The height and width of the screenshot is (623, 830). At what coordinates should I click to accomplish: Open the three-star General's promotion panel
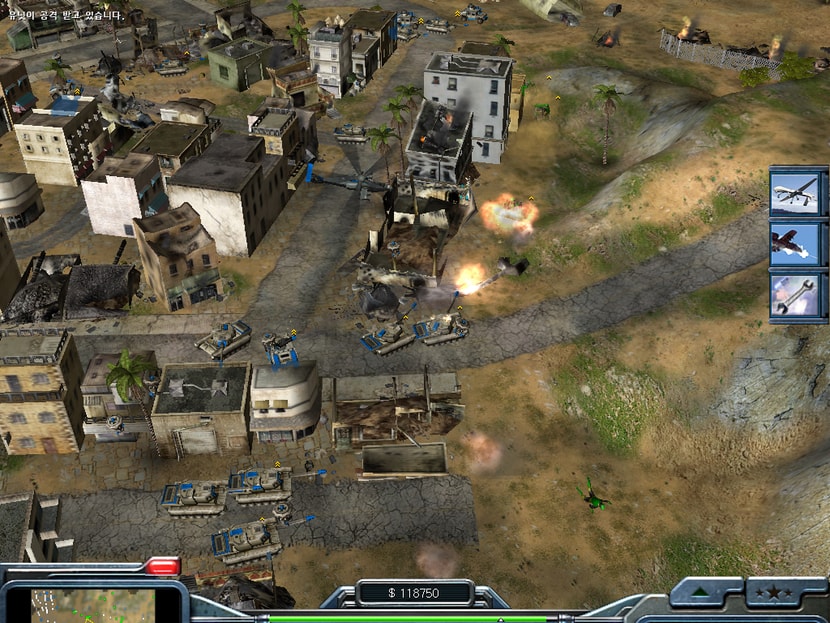point(771,594)
